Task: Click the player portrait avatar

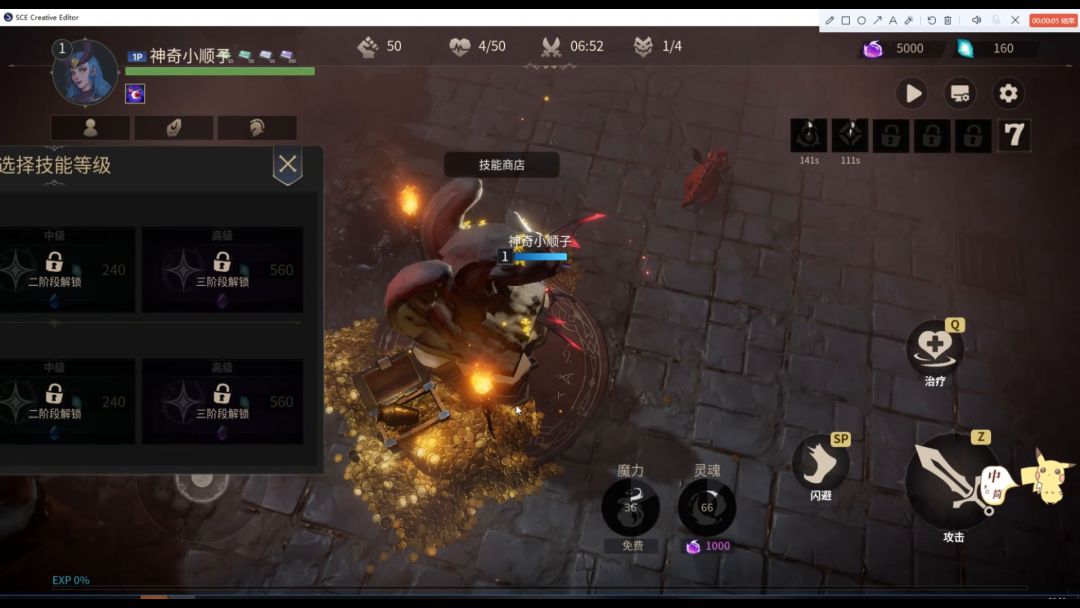Action: [85, 74]
